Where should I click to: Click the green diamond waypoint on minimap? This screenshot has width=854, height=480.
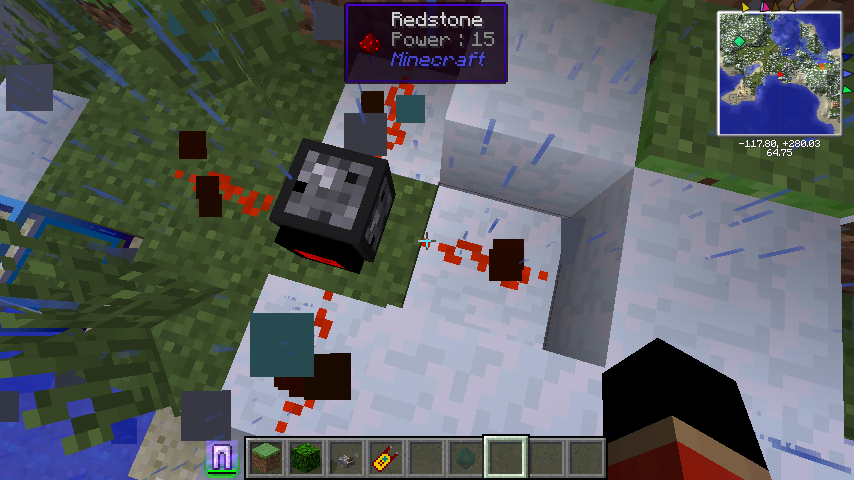coord(738,41)
